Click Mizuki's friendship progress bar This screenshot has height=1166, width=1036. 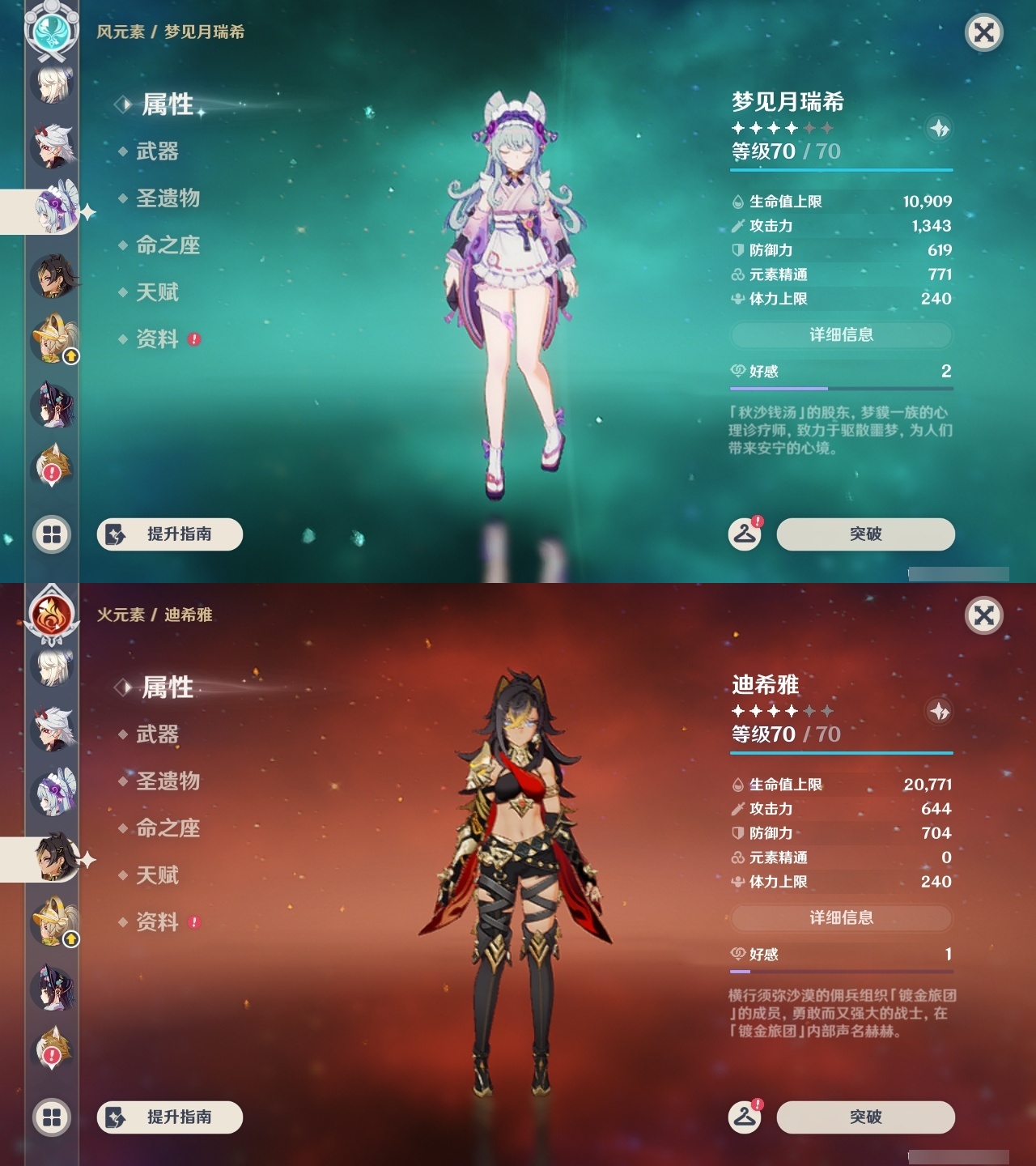tap(842, 387)
